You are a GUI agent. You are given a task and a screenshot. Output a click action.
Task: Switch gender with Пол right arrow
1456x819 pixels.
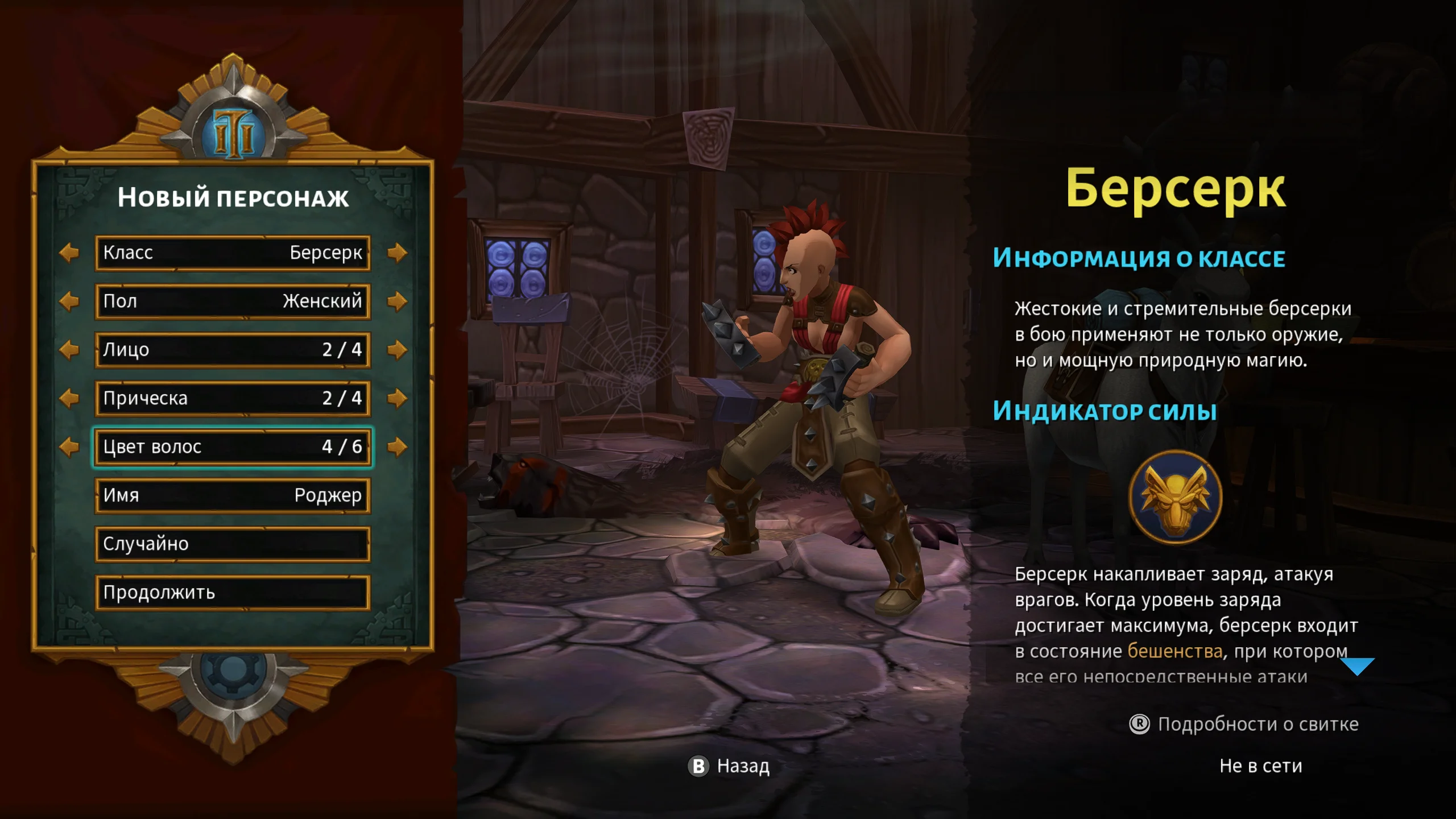point(397,301)
